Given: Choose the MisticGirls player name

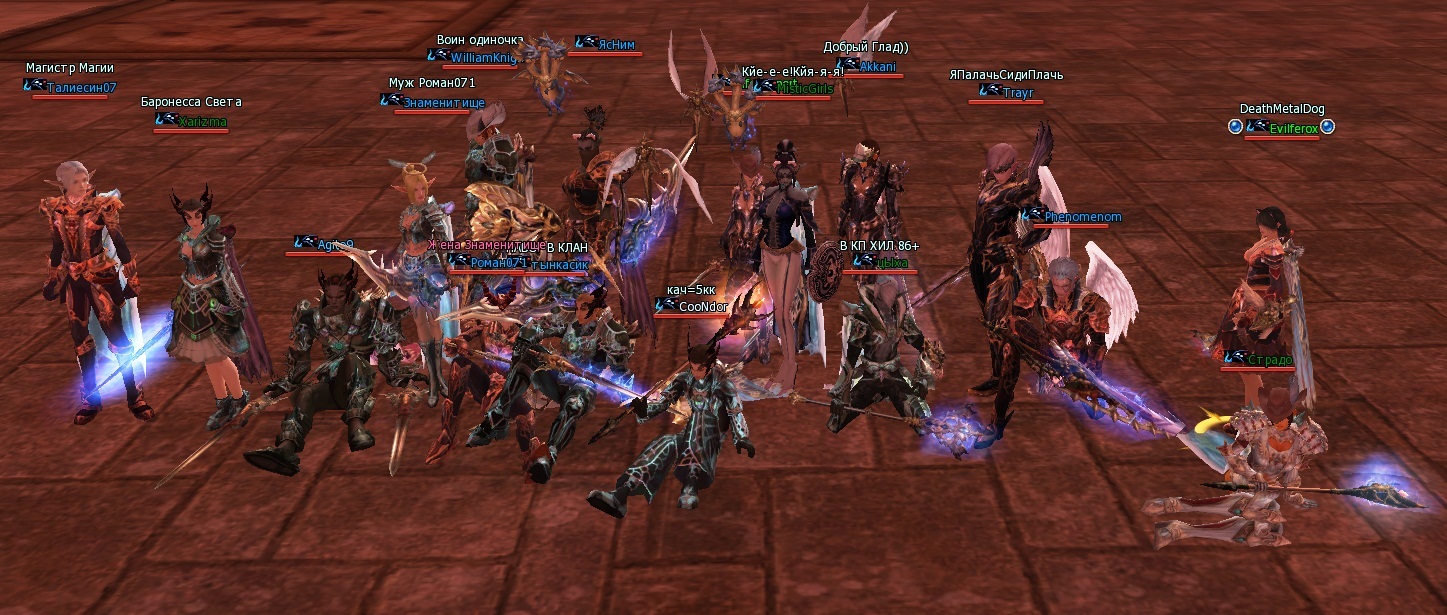Looking at the screenshot, I should [x=805, y=88].
